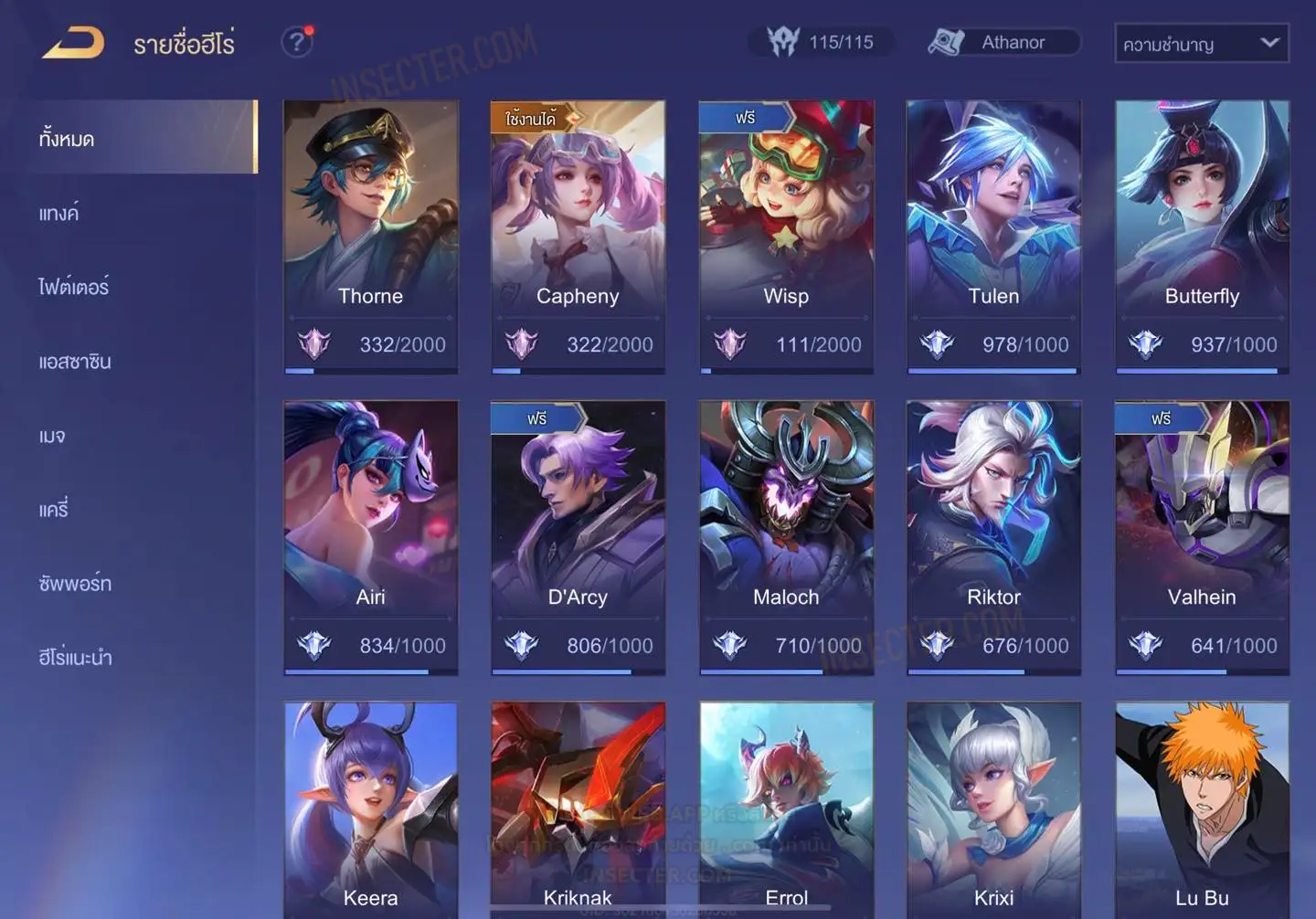Select the Athanor button
The height and width of the screenshot is (919, 1316).
click(1003, 42)
